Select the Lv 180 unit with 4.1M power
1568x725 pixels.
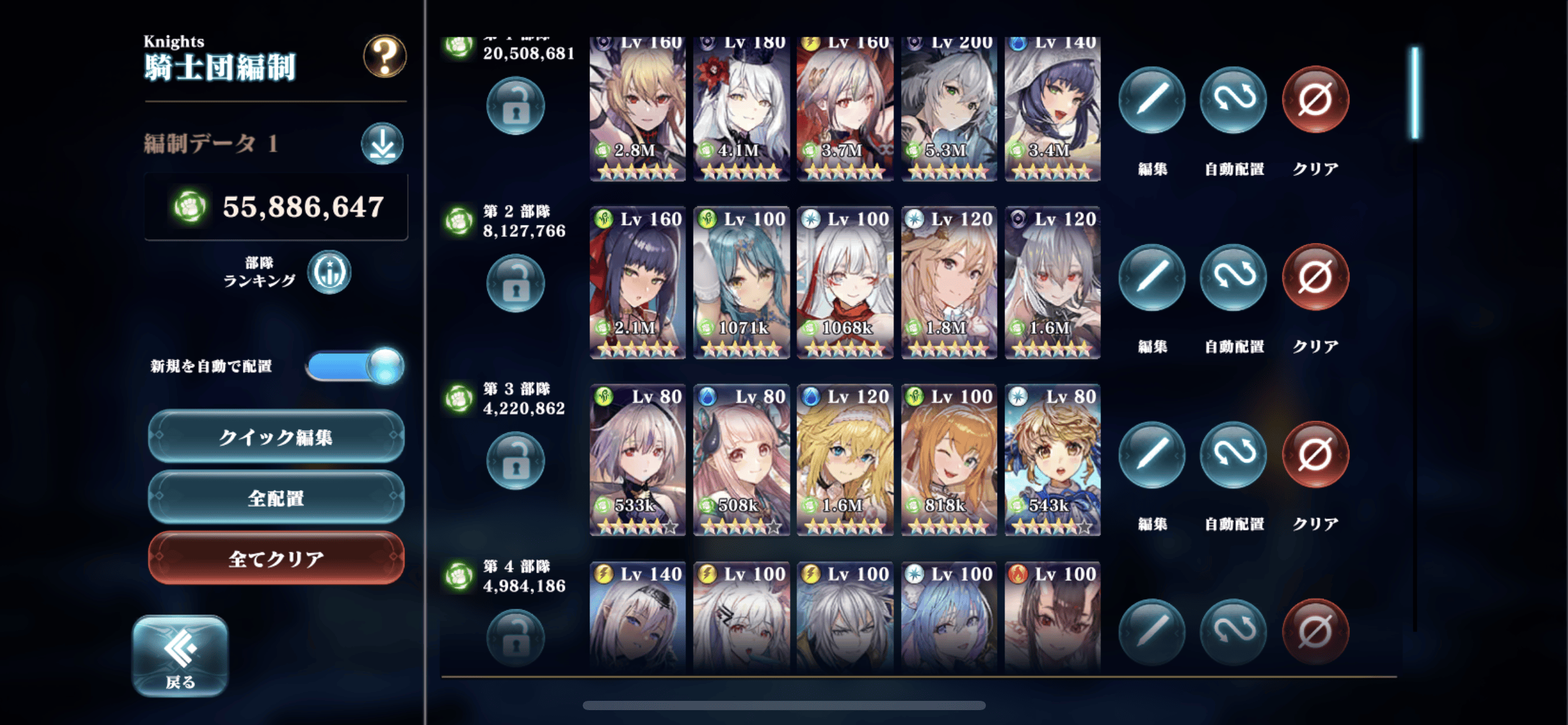pos(741,108)
